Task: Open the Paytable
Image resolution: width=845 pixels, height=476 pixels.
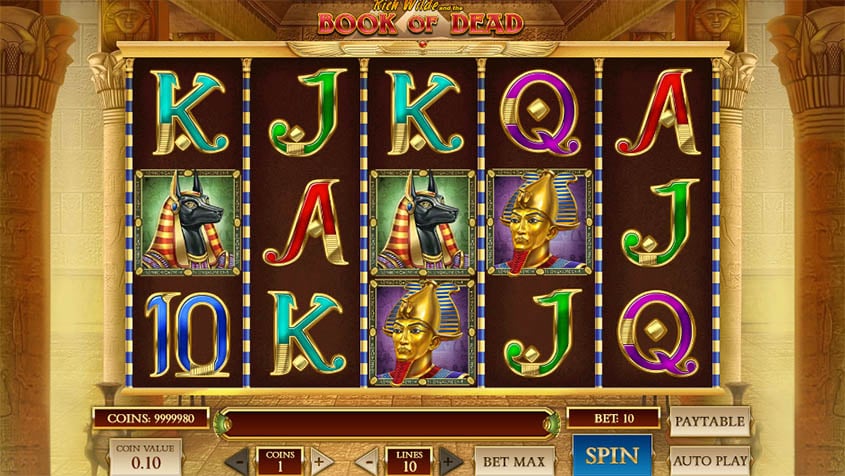Action: point(709,421)
